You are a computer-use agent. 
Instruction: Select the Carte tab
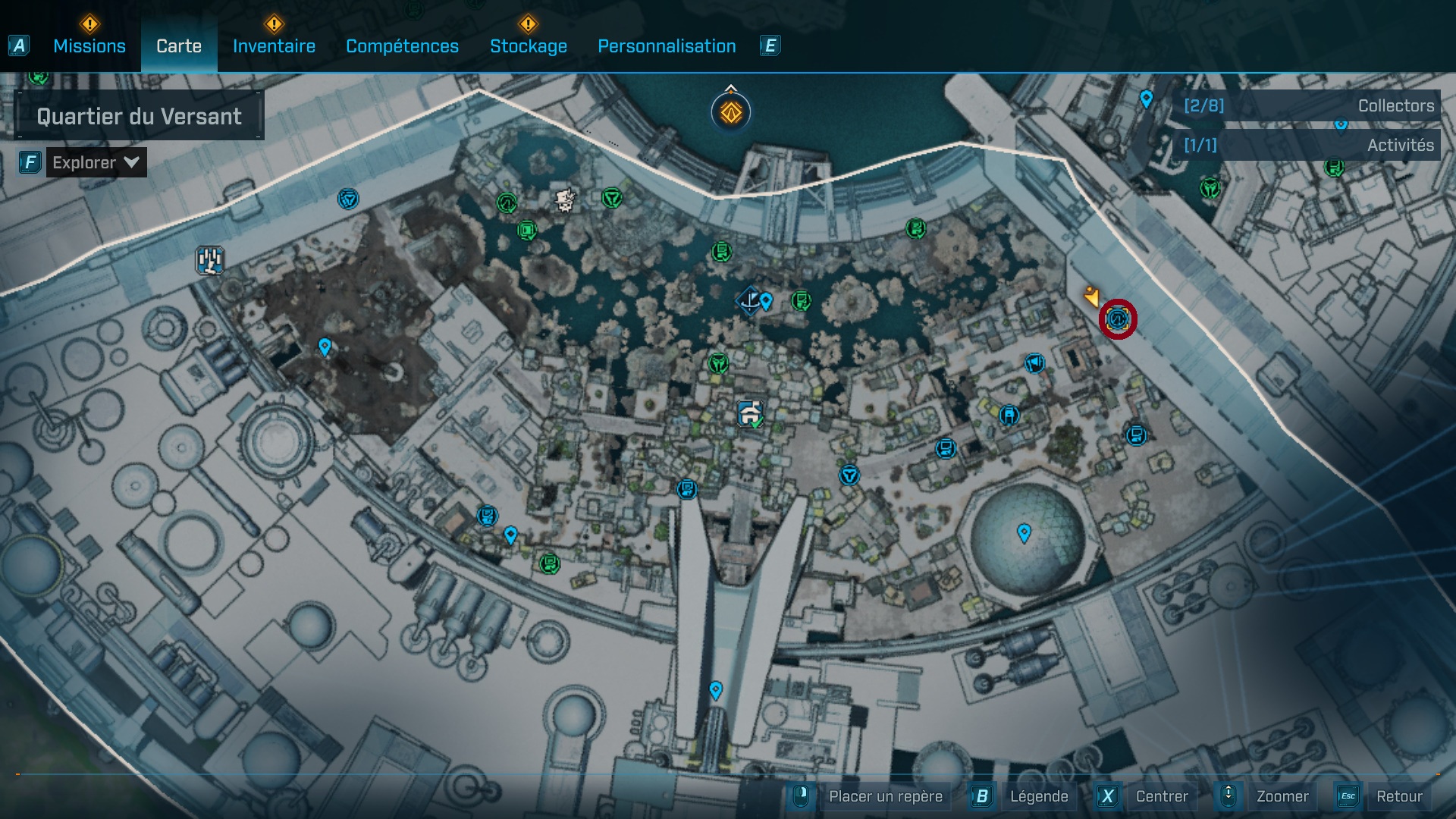[179, 46]
